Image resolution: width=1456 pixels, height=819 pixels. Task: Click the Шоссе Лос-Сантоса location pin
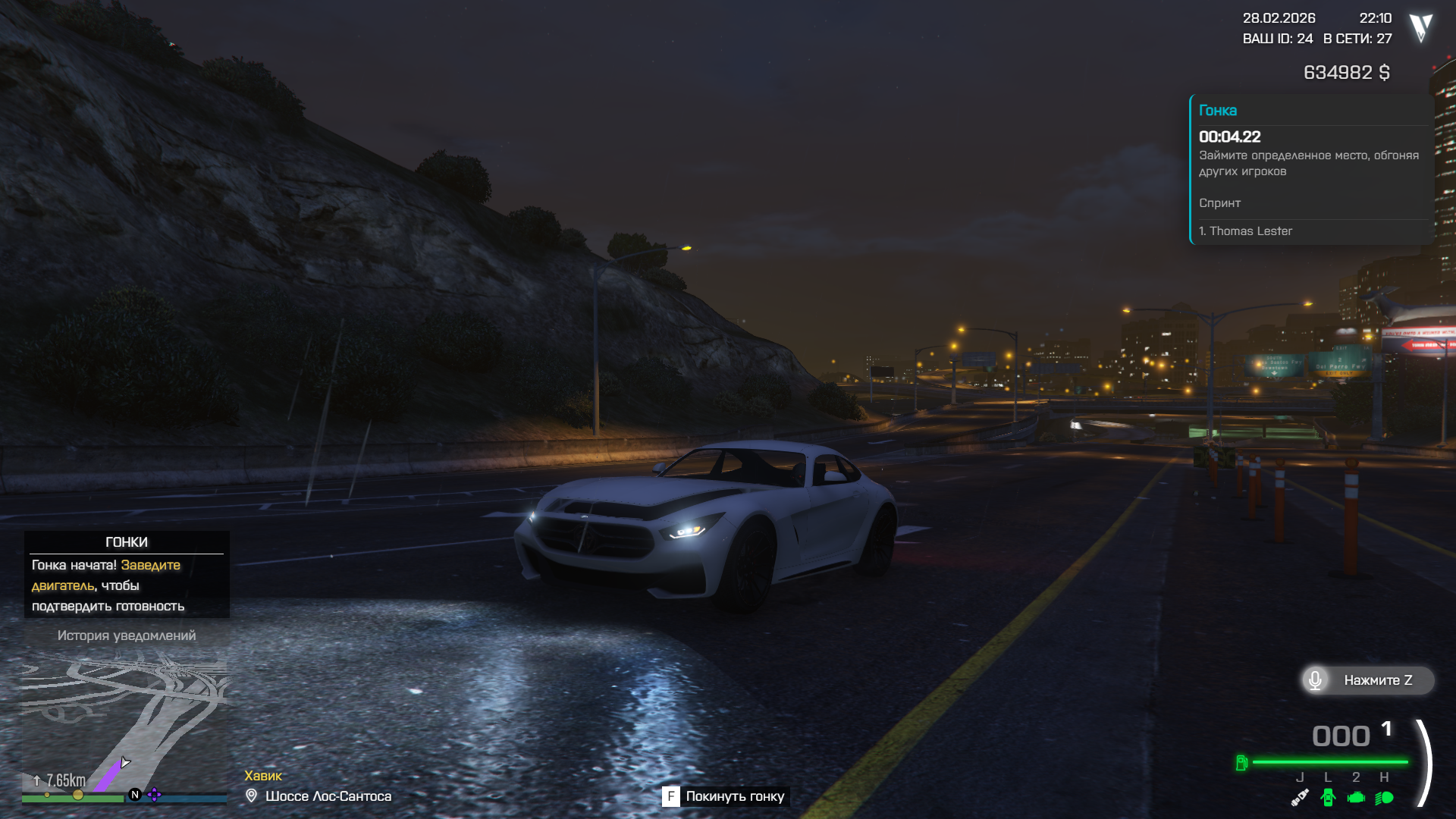252,795
